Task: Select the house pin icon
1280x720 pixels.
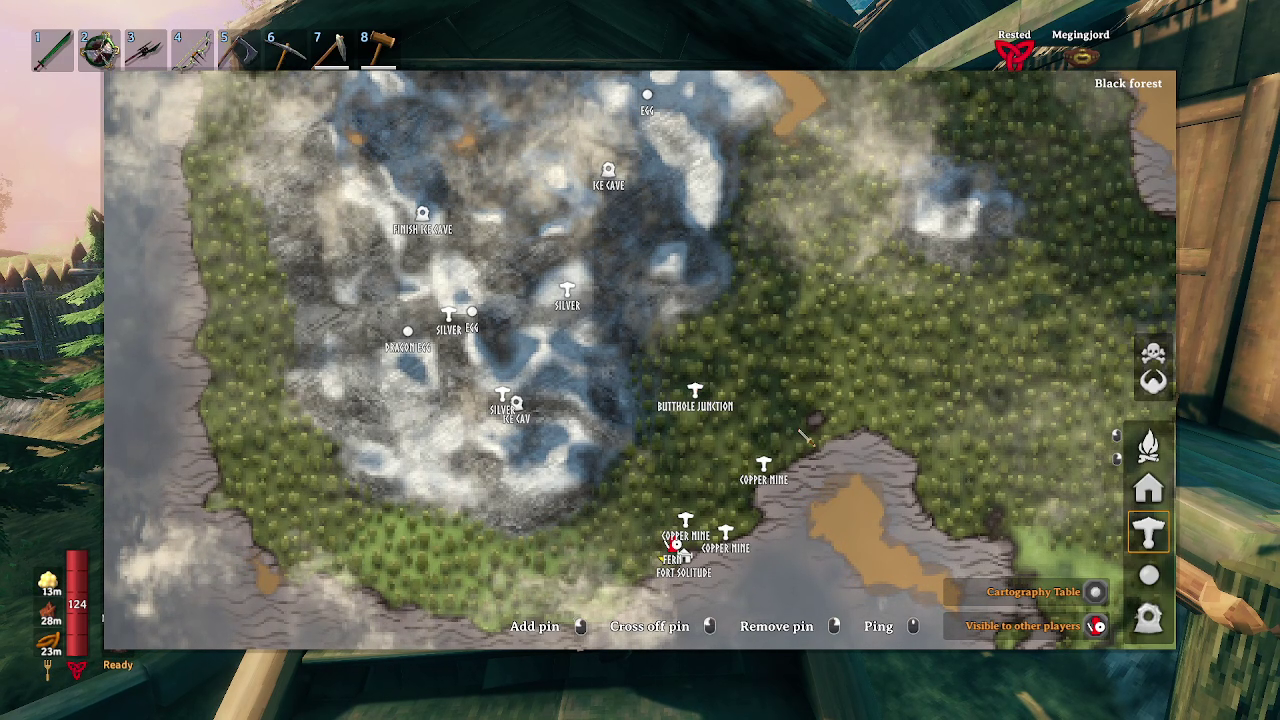Action: (x=1149, y=489)
